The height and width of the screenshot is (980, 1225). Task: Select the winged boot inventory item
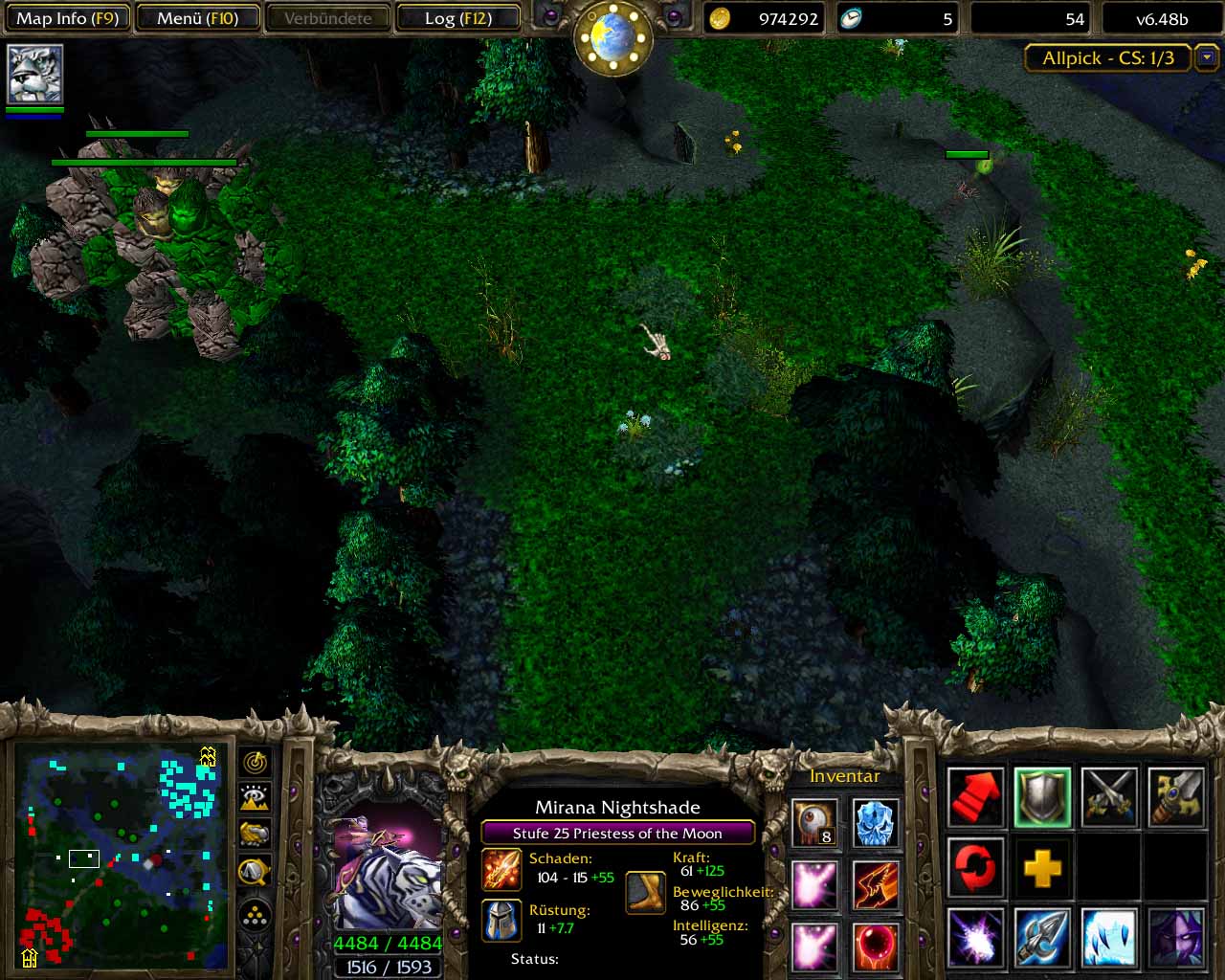tap(875, 884)
